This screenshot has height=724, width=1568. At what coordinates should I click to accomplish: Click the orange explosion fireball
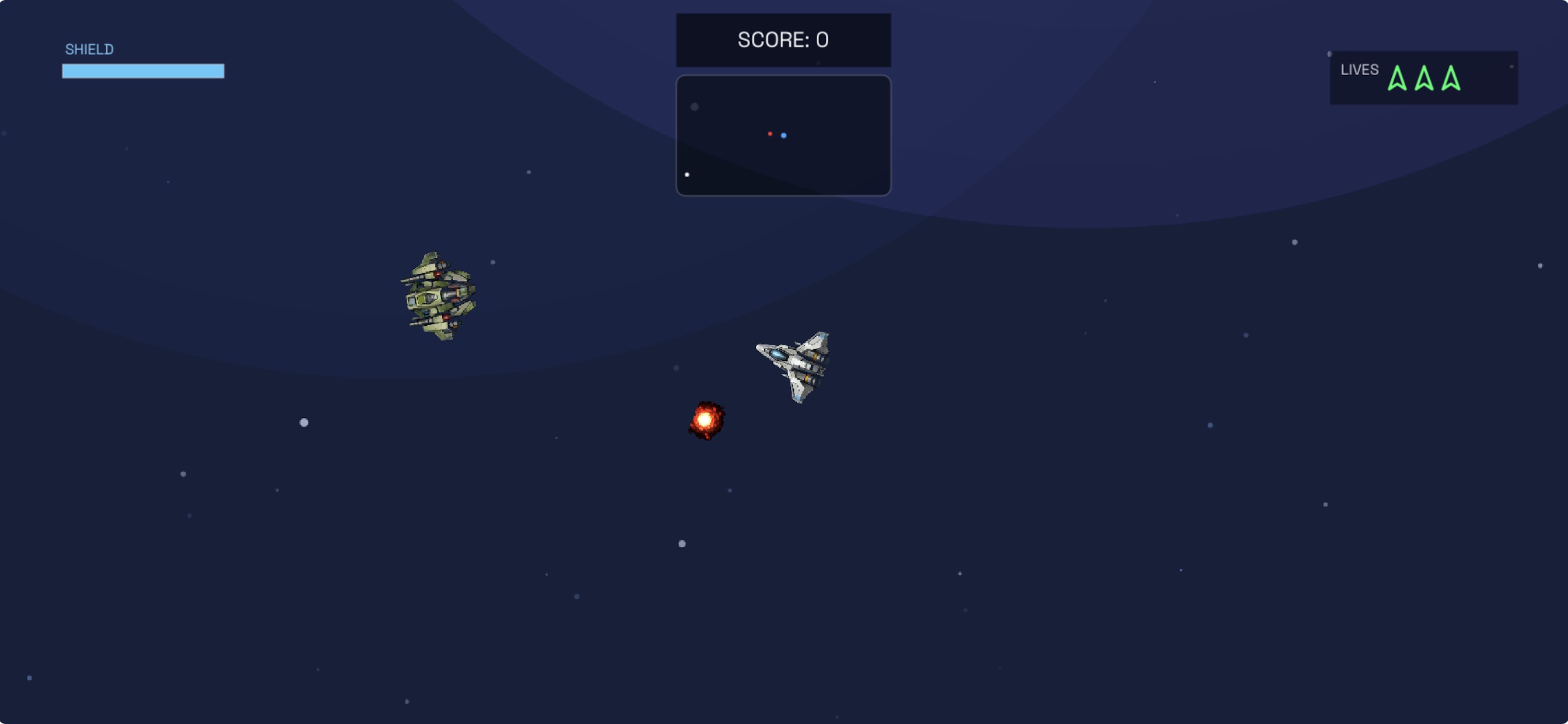click(x=706, y=420)
